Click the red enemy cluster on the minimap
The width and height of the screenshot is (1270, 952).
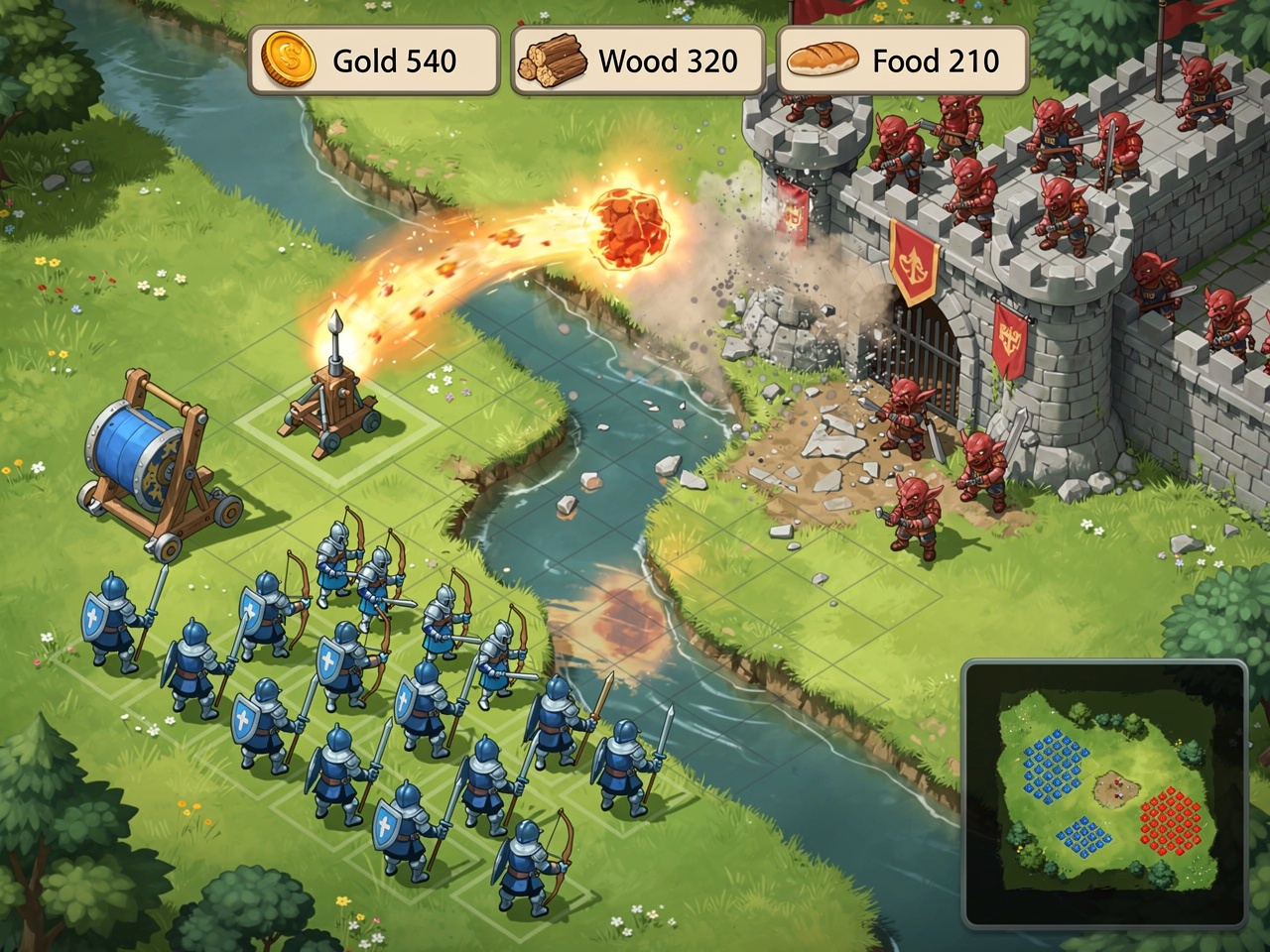(x=1171, y=823)
